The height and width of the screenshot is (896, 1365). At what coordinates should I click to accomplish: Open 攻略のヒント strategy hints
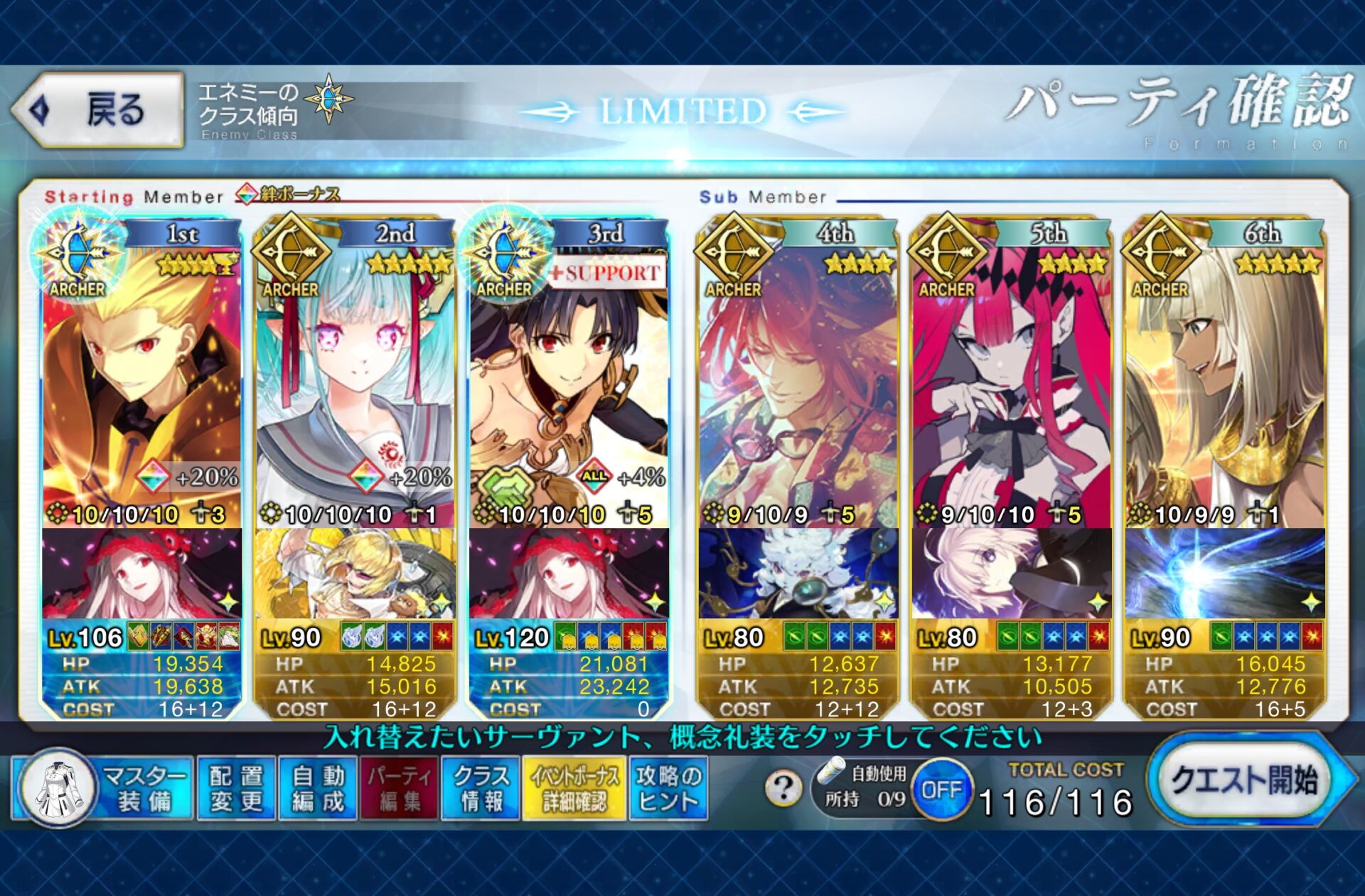(x=668, y=788)
